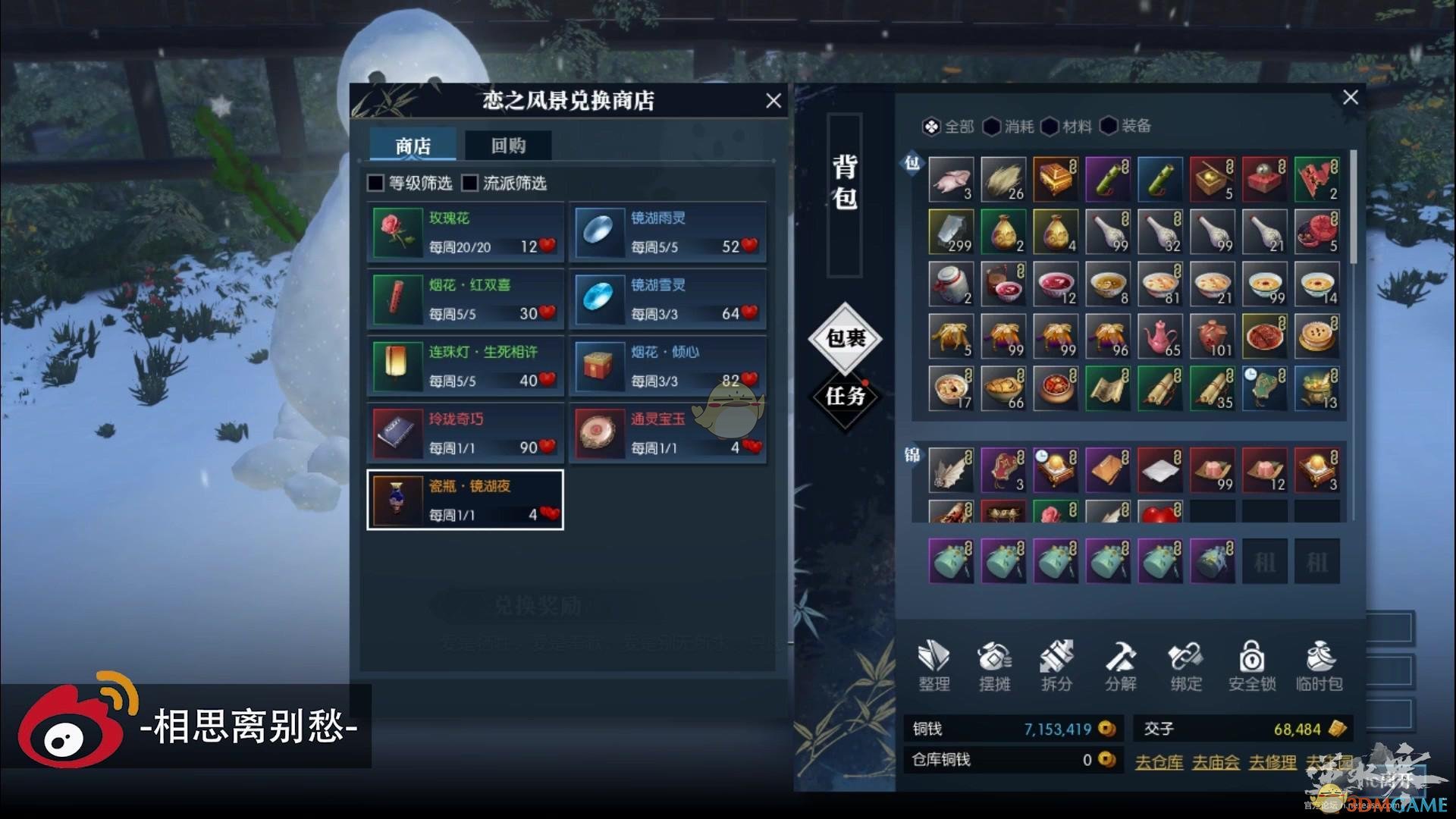Enable the 流派筛选 school filter checkbox
Screen dimensions: 1456x819
[x=471, y=183]
